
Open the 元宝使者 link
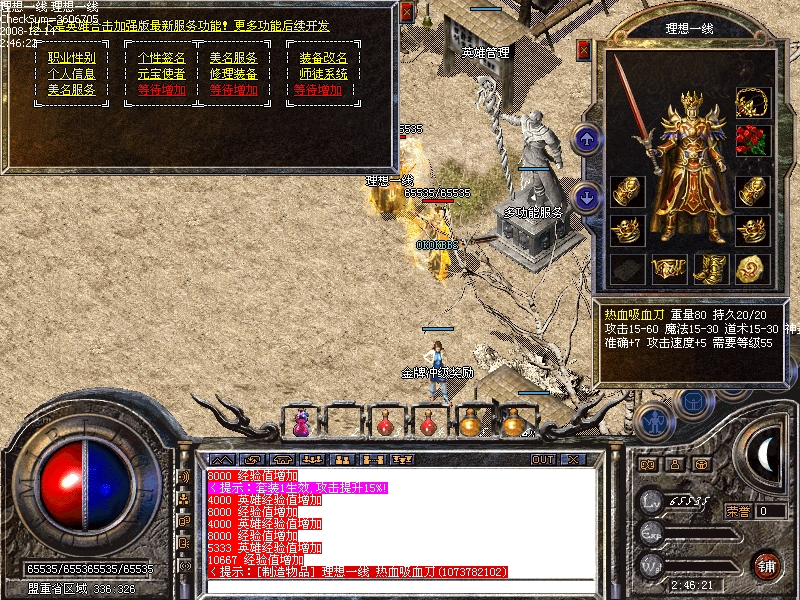(161, 74)
